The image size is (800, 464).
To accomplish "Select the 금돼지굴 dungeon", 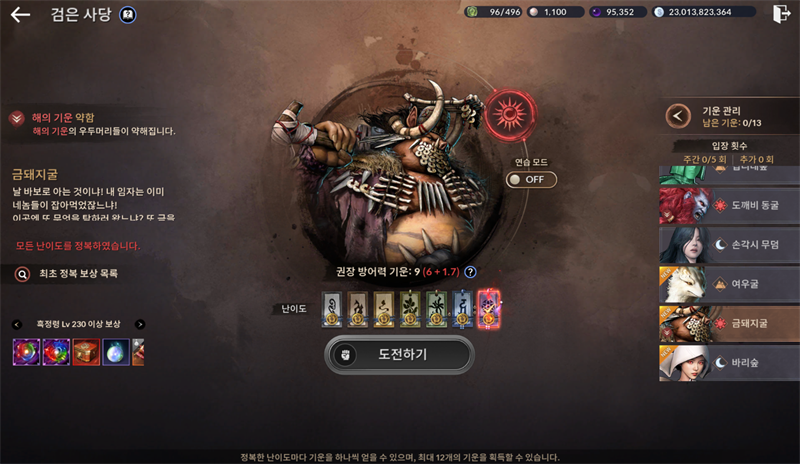I will (x=729, y=324).
